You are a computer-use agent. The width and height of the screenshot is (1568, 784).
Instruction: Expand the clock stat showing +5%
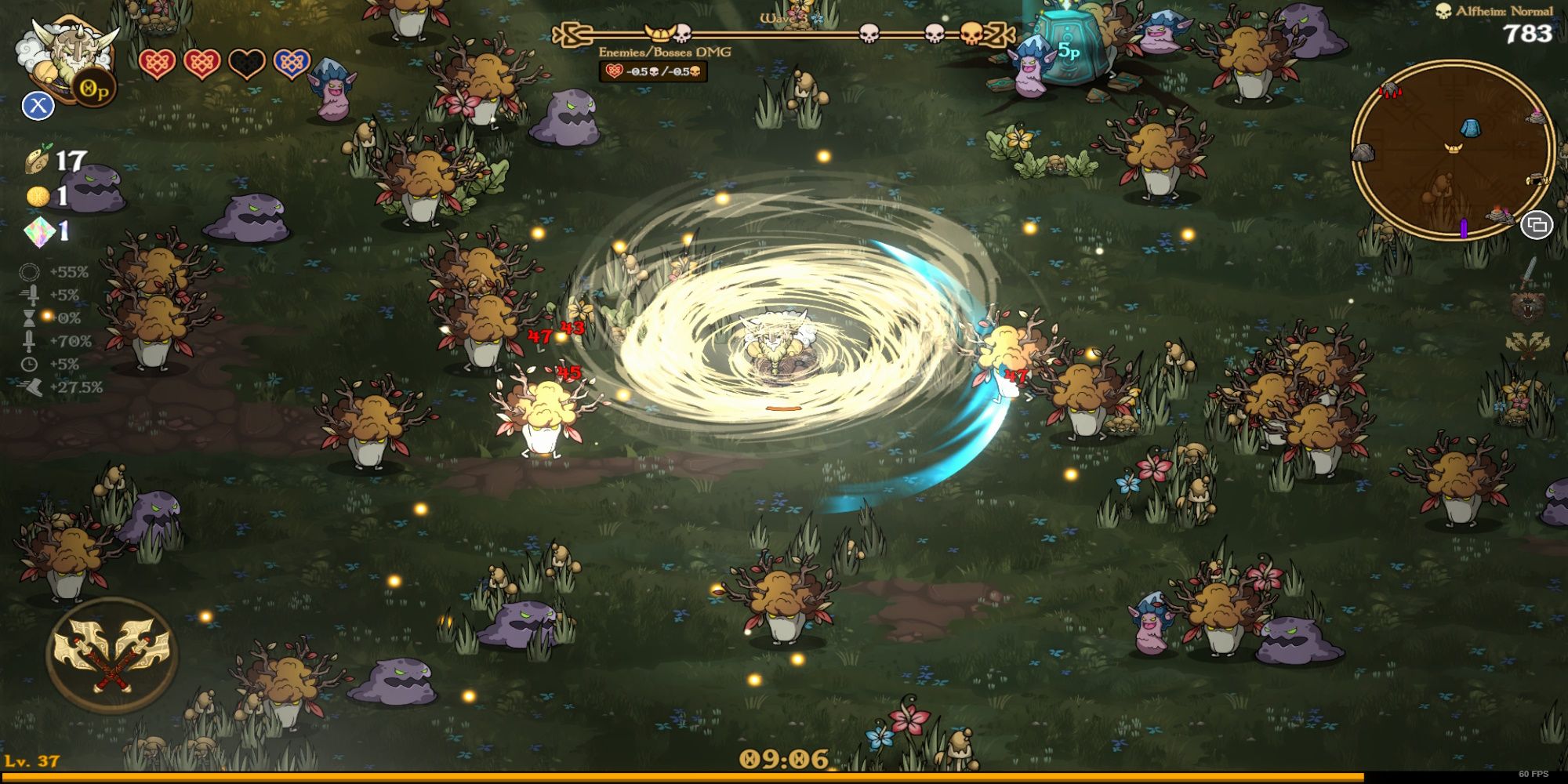[x=27, y=365]
